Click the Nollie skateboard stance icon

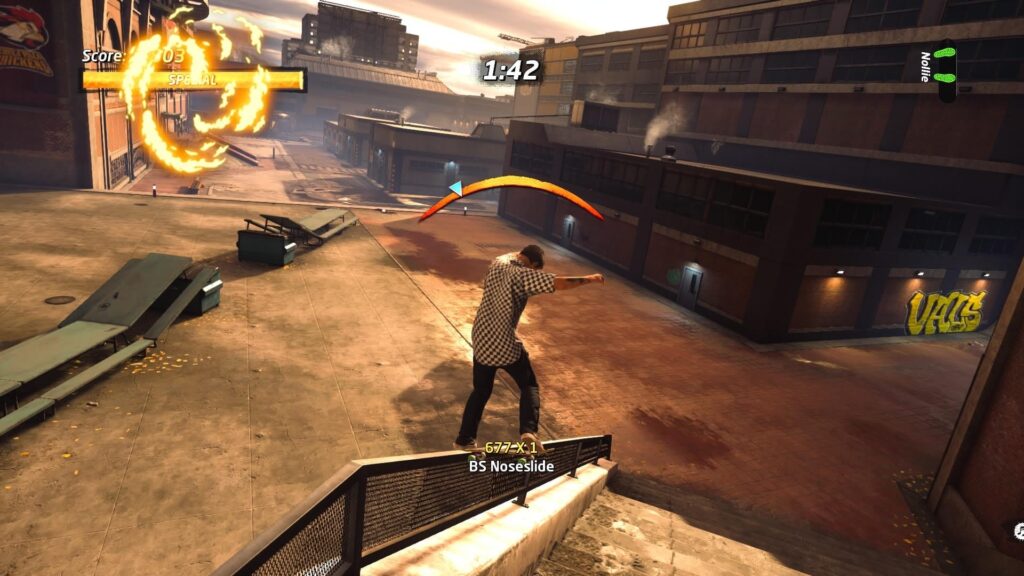945,70
